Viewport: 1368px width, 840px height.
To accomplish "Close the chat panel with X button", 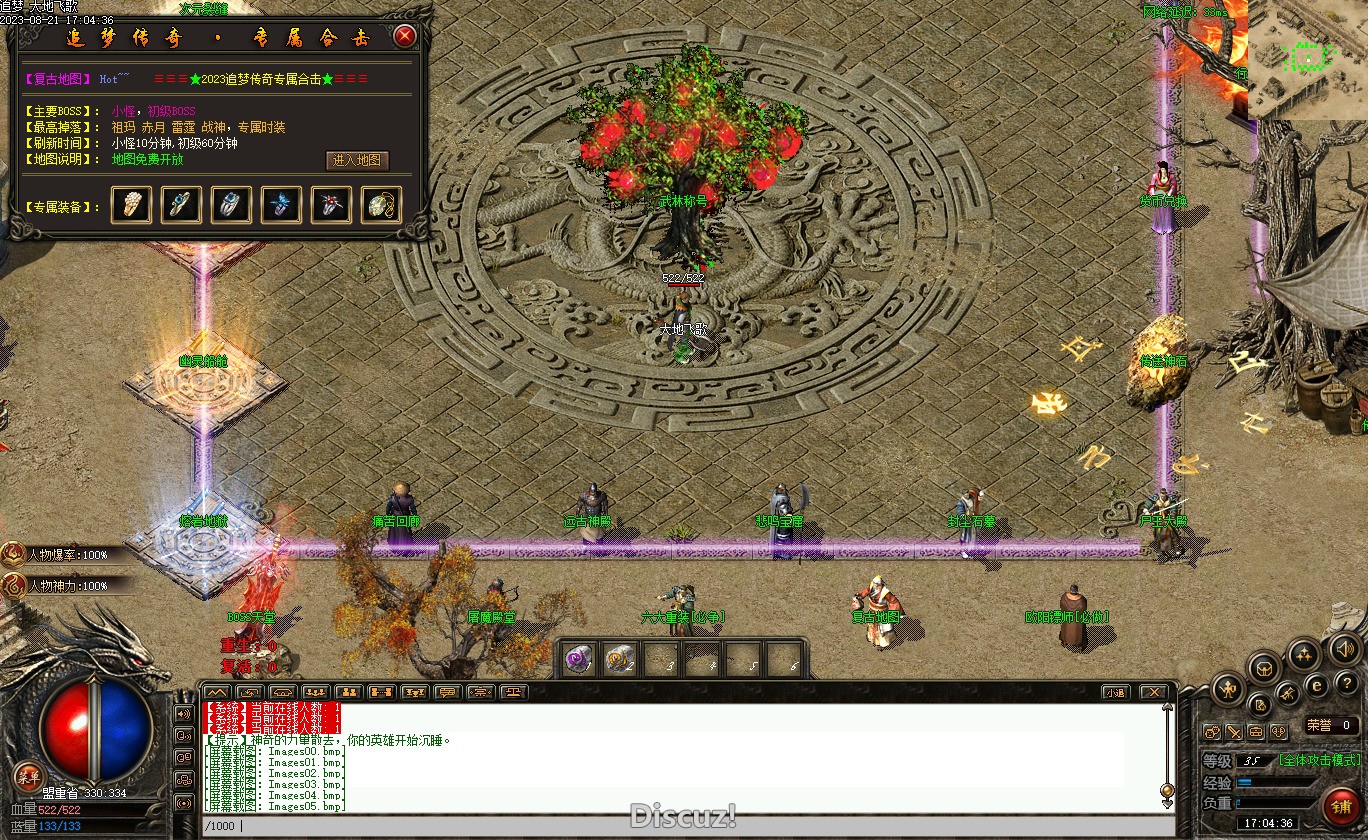I will [1153, 692].
